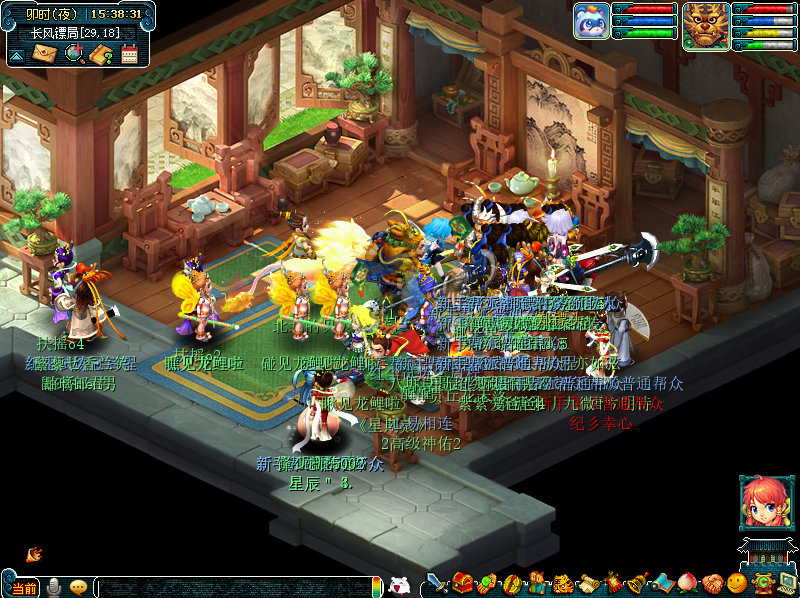The image size is (800, 598).
Task: Open the handshake friends icon
Action: 712,584
